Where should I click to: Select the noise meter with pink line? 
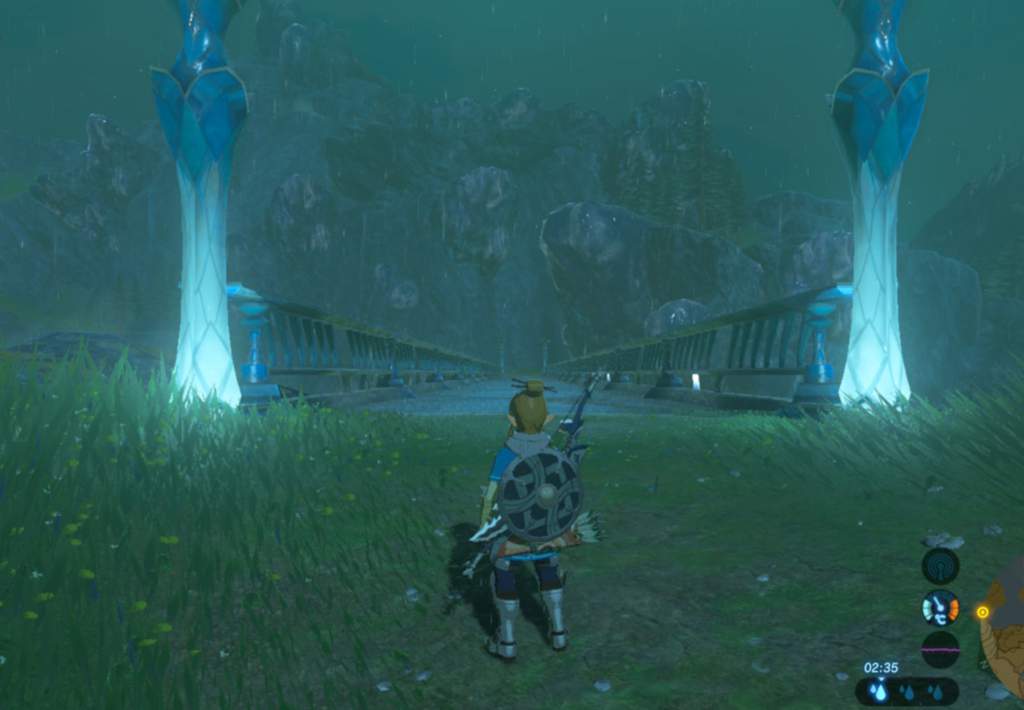pos(940,649)
